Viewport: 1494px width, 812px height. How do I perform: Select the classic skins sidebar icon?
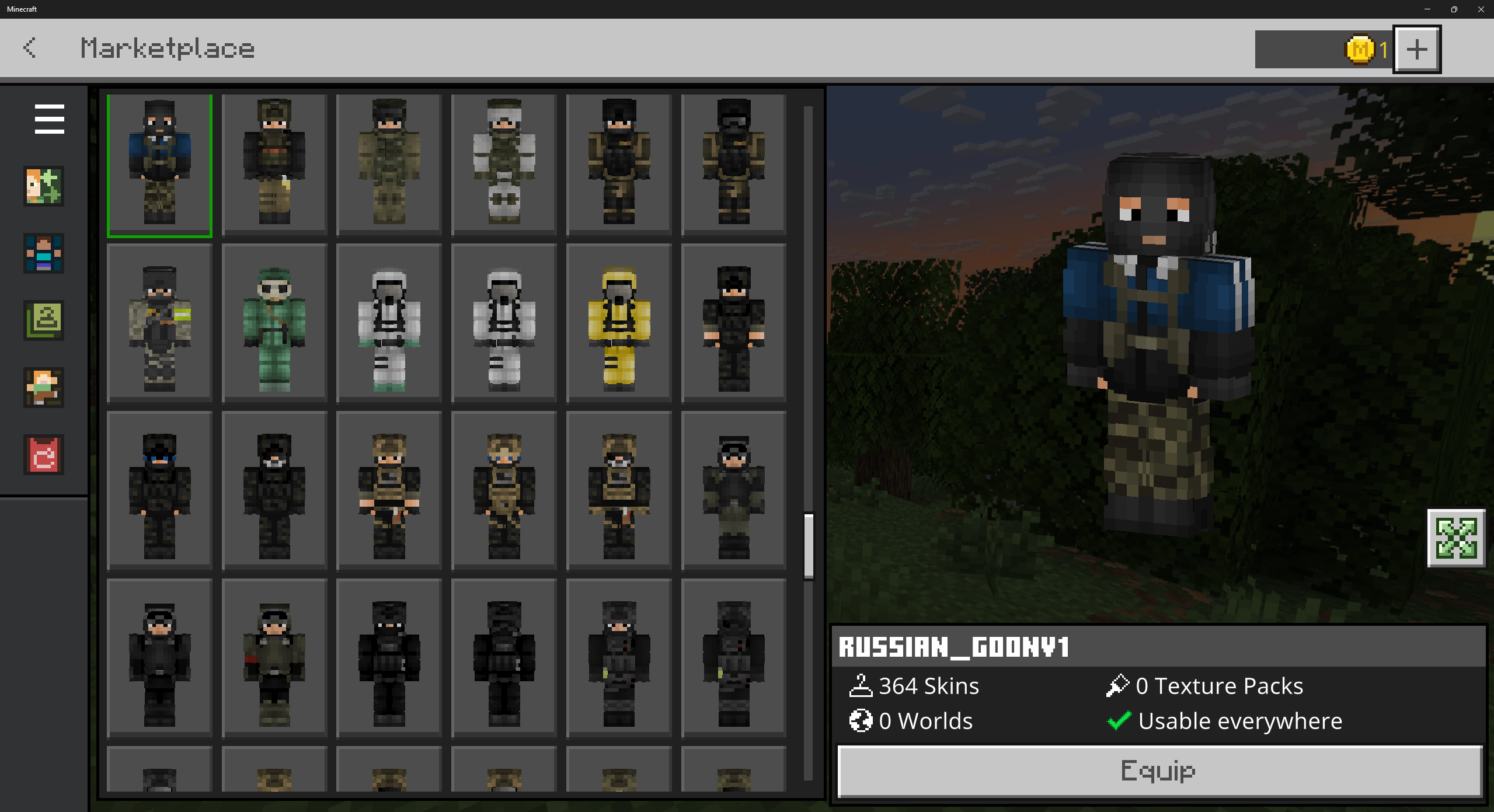coord(43,388)
